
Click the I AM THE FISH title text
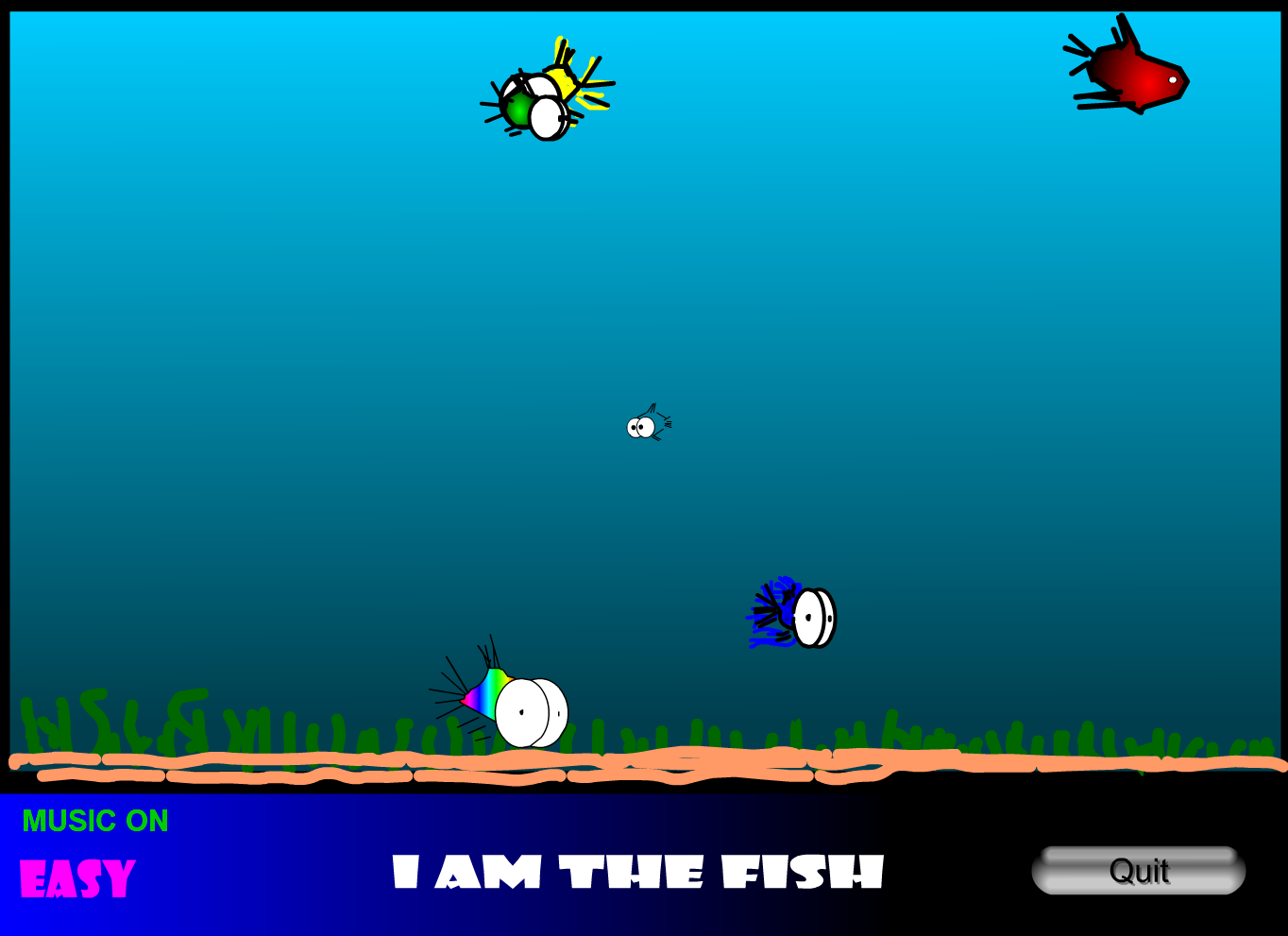(x=637, y=874)
